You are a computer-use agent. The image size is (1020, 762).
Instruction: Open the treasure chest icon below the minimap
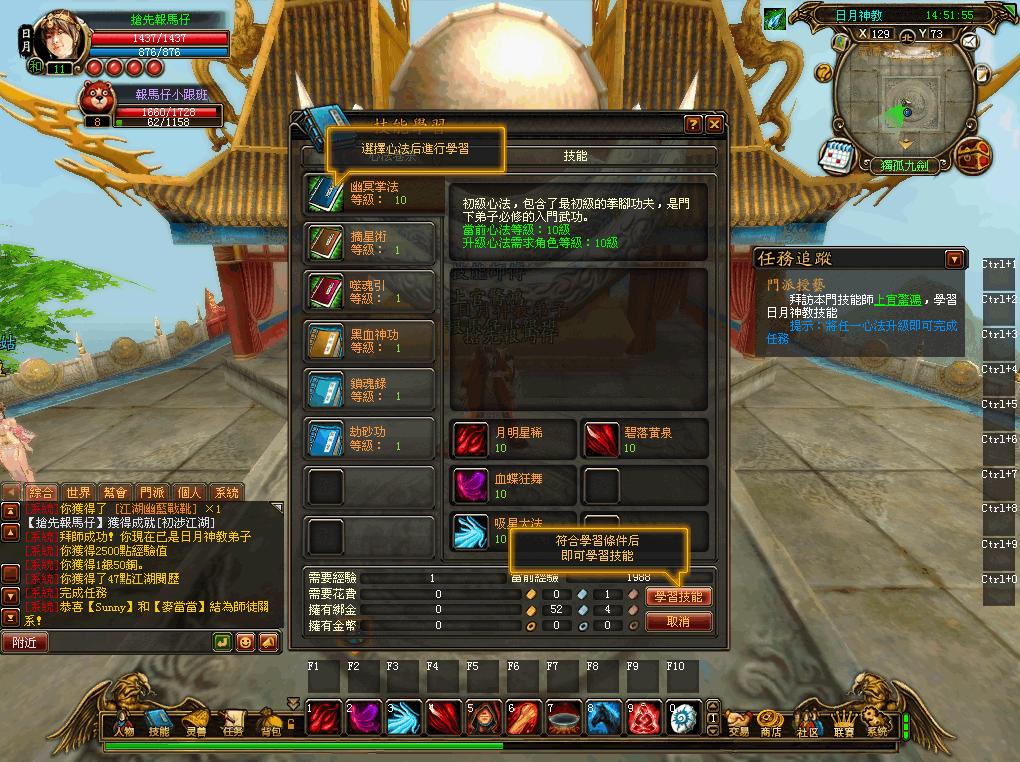[x=974, y=156]
